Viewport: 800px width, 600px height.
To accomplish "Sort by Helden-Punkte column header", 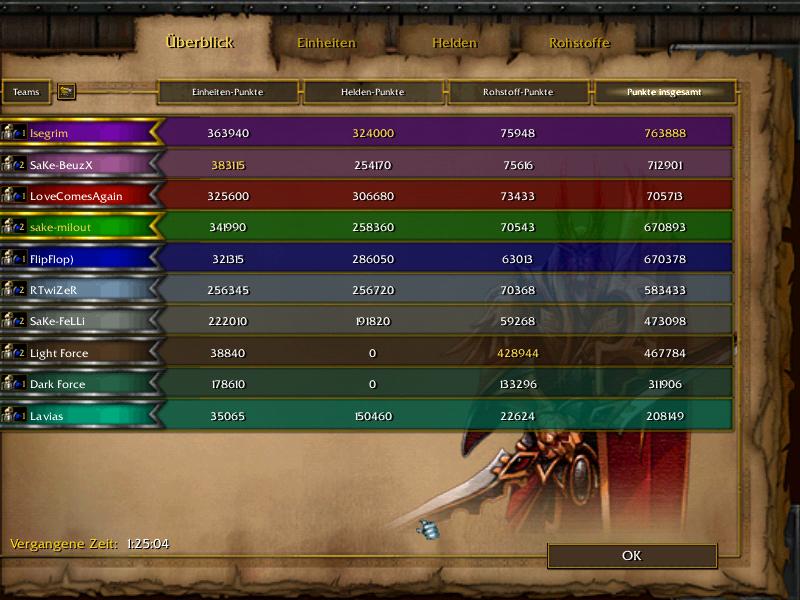I will pyautogui.click(x=374, y=92).
